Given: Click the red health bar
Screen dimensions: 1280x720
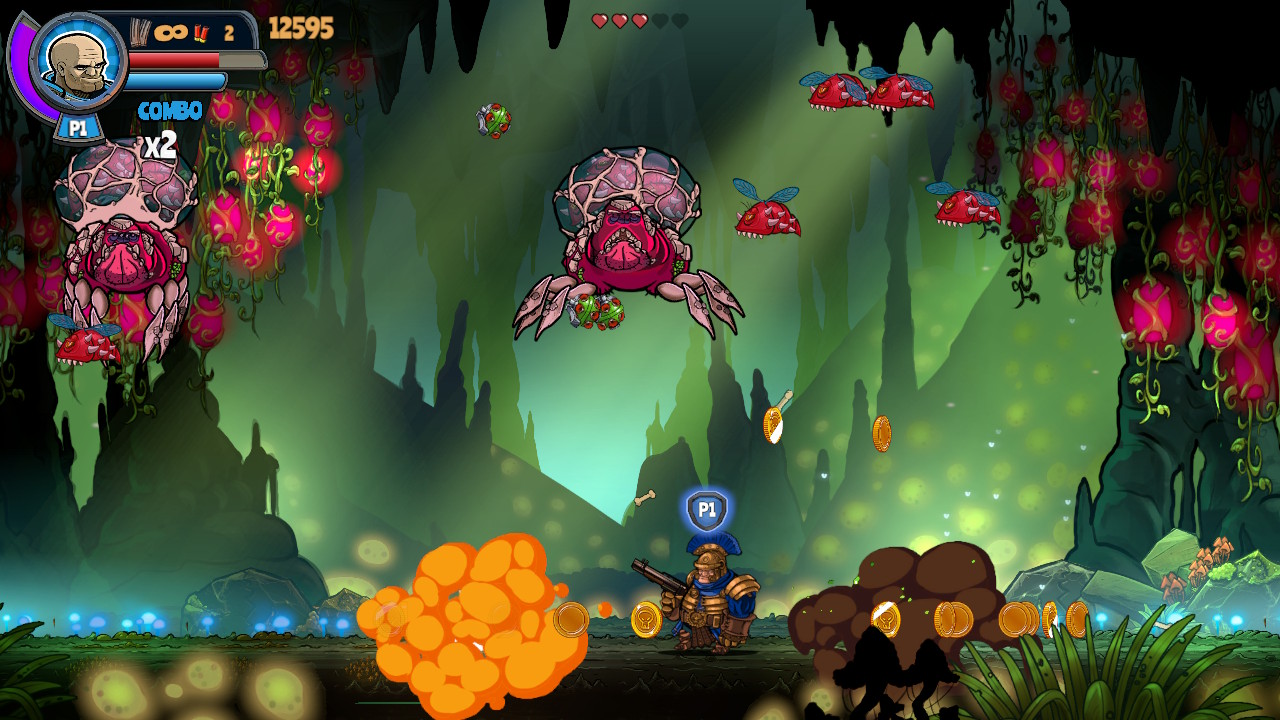Looking at the screenshot, I should pyautogui.click(x=175, y=58).
